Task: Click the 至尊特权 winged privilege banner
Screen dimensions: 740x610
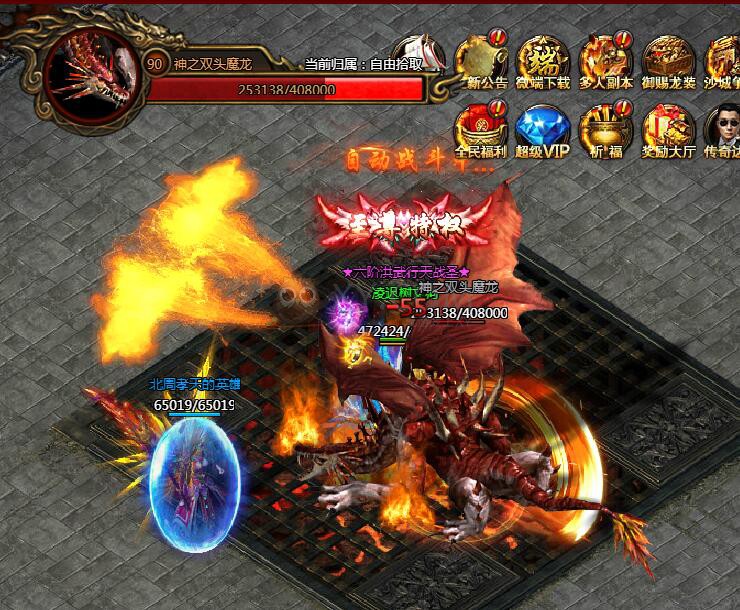Action: coord(406,219)
